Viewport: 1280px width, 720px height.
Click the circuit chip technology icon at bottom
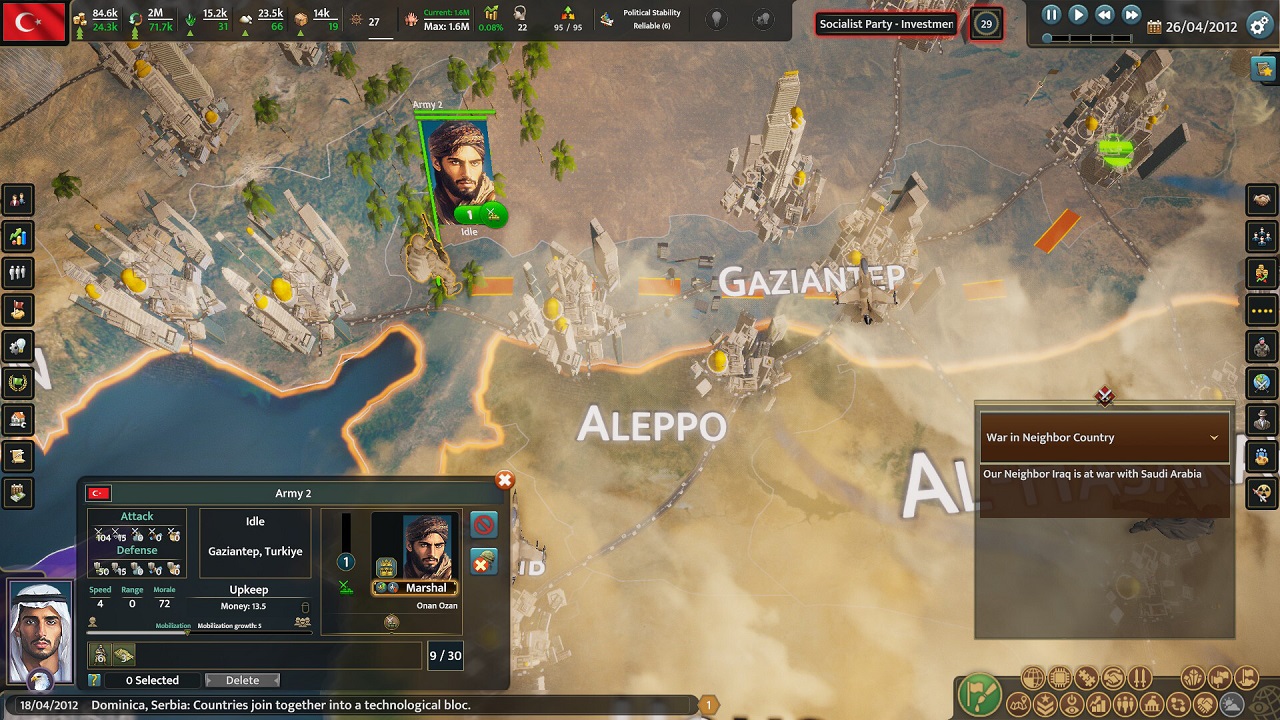(1060, 677)
